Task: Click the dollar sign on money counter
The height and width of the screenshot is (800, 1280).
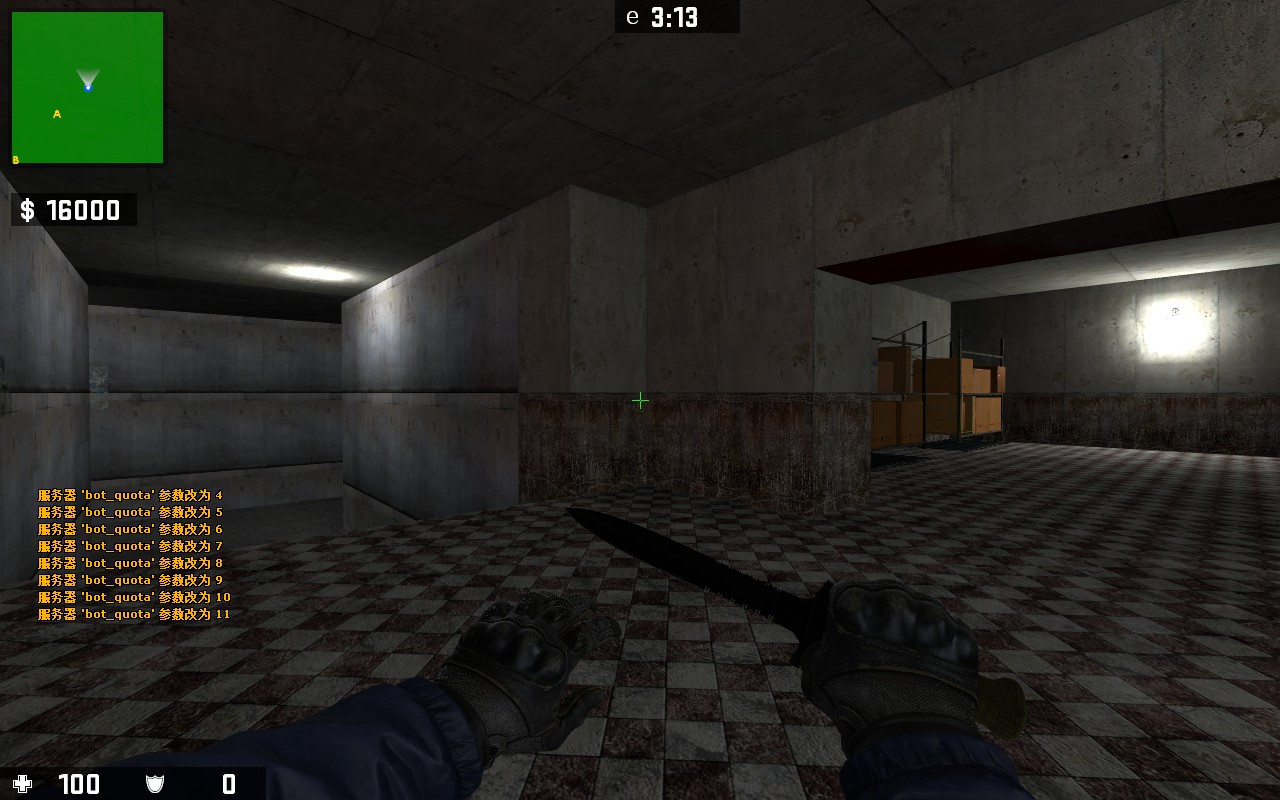Action: pos(27,210)
